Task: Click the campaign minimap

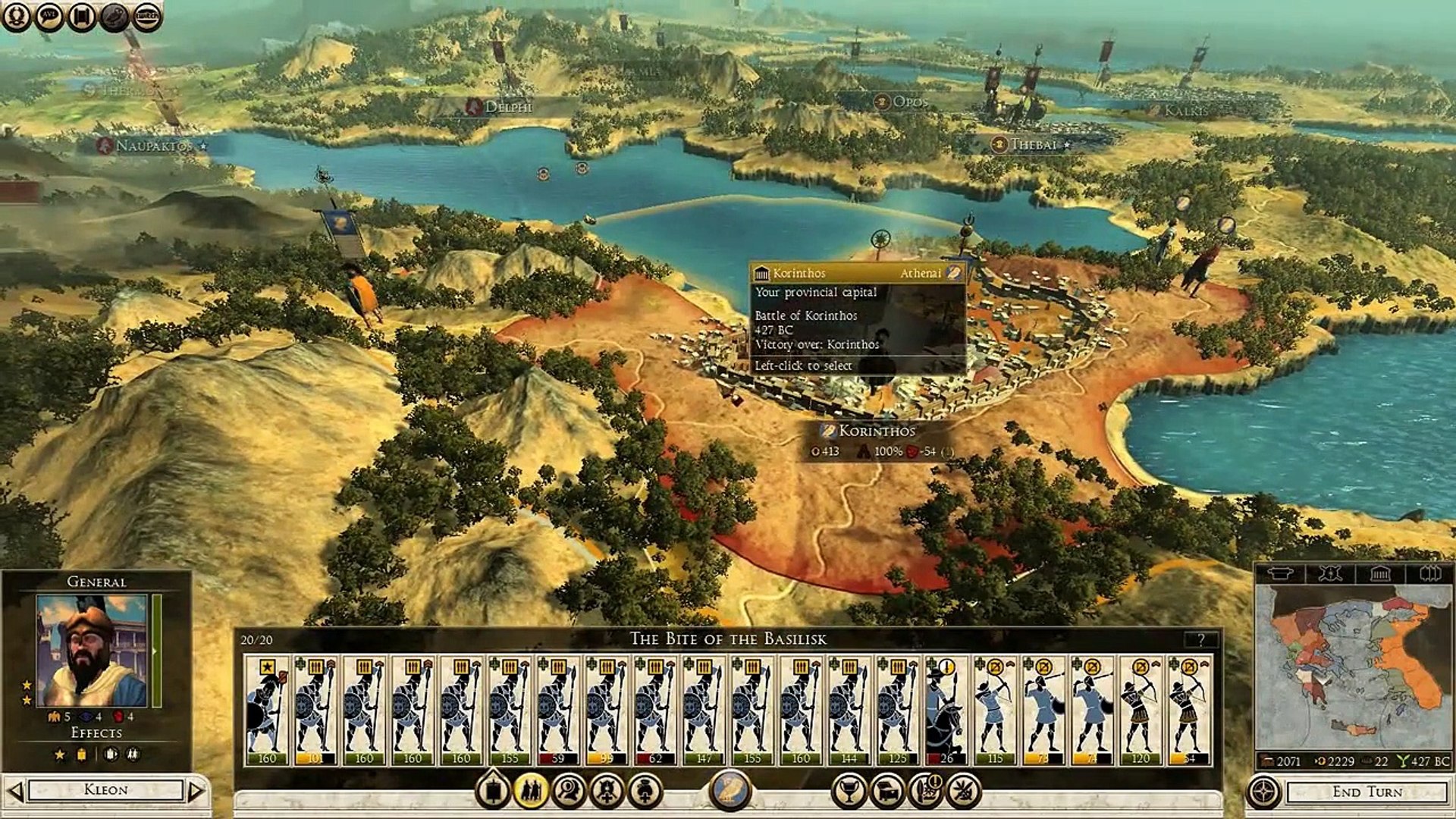Action: pyautogui.click(x=1354, y=667)
